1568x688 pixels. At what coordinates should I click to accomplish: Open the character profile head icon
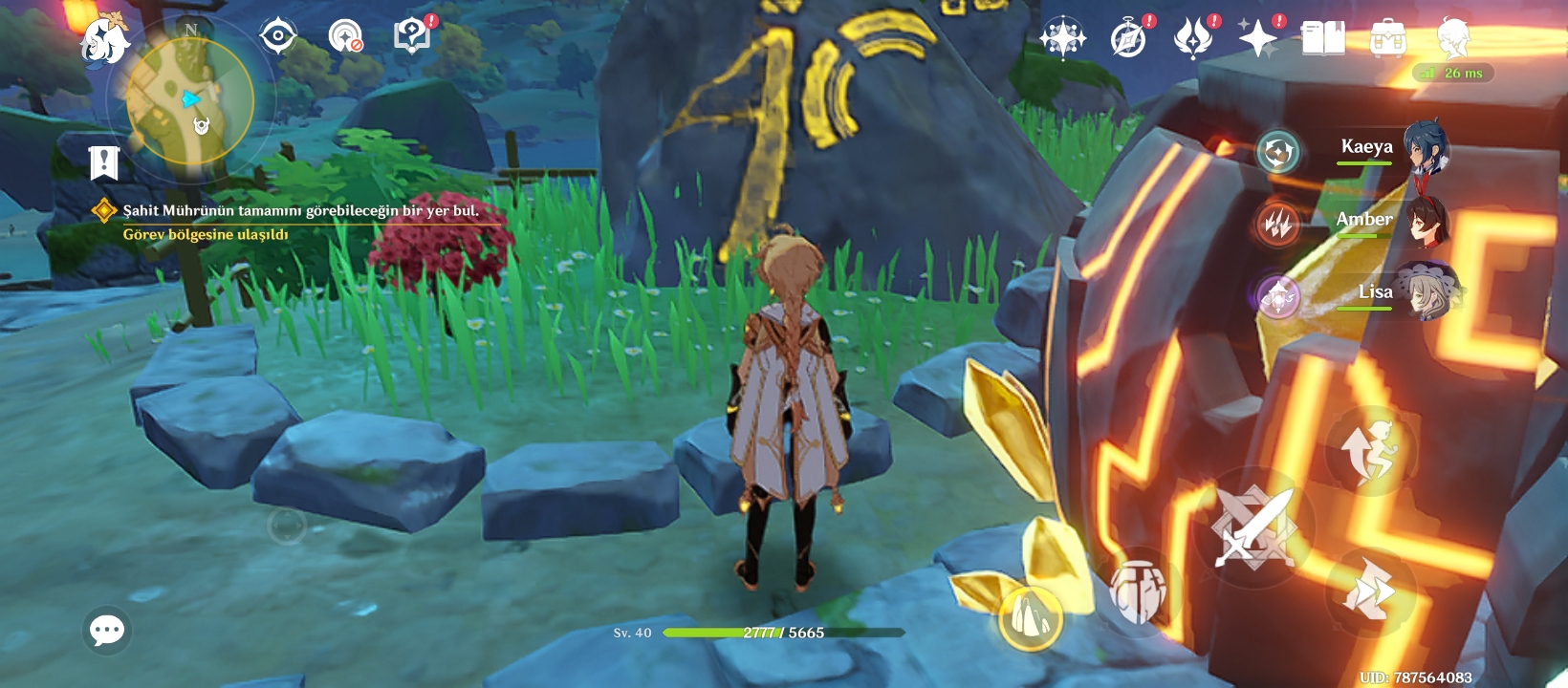pos(1452,39)
